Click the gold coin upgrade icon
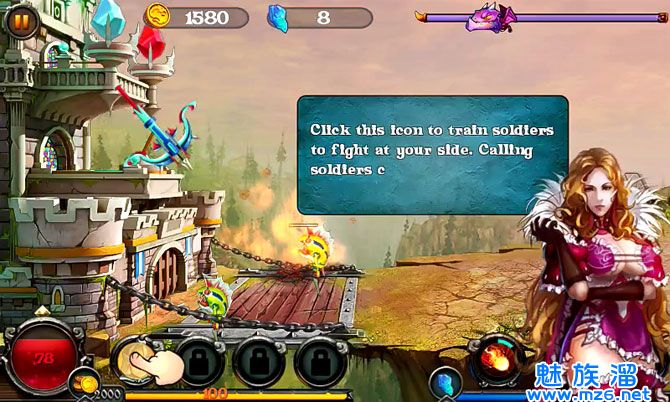670x402 pixels. point(85,383)
